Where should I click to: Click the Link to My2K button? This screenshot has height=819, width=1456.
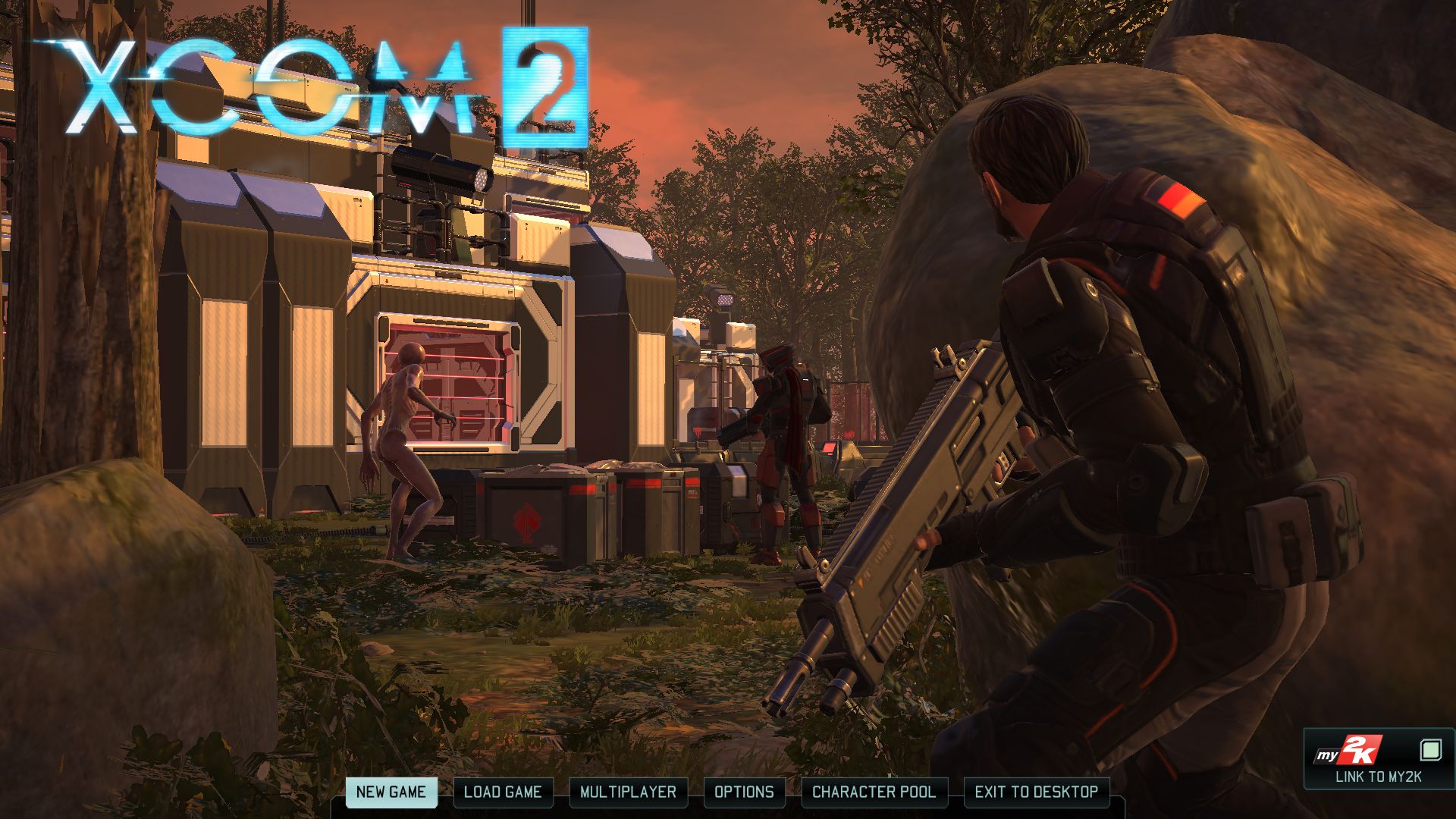1378,760
